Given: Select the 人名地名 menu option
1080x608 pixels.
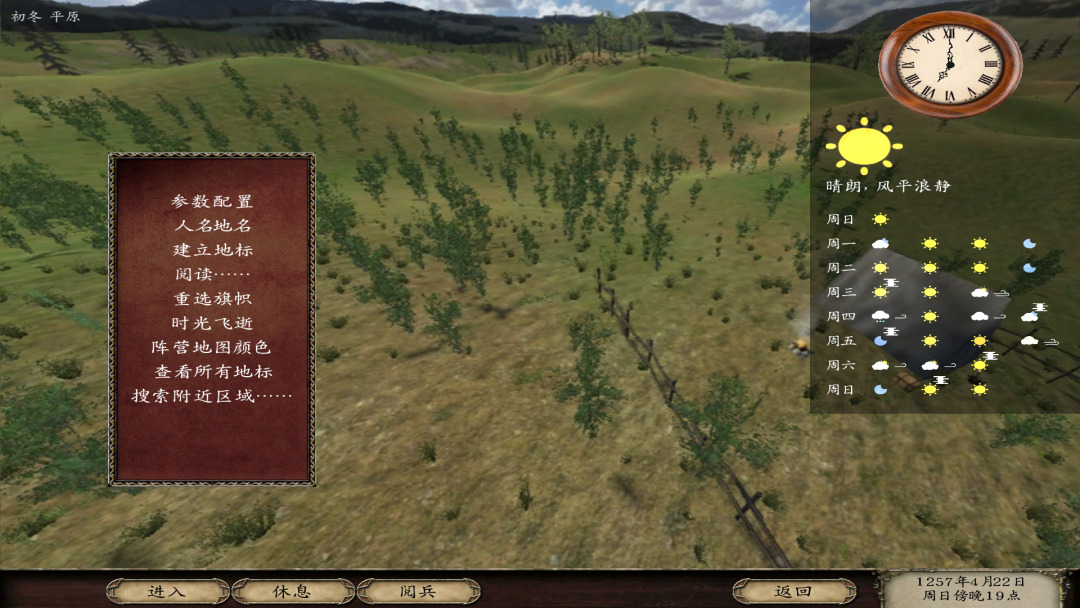Looking at the screenshot, I should click(212, 225).
